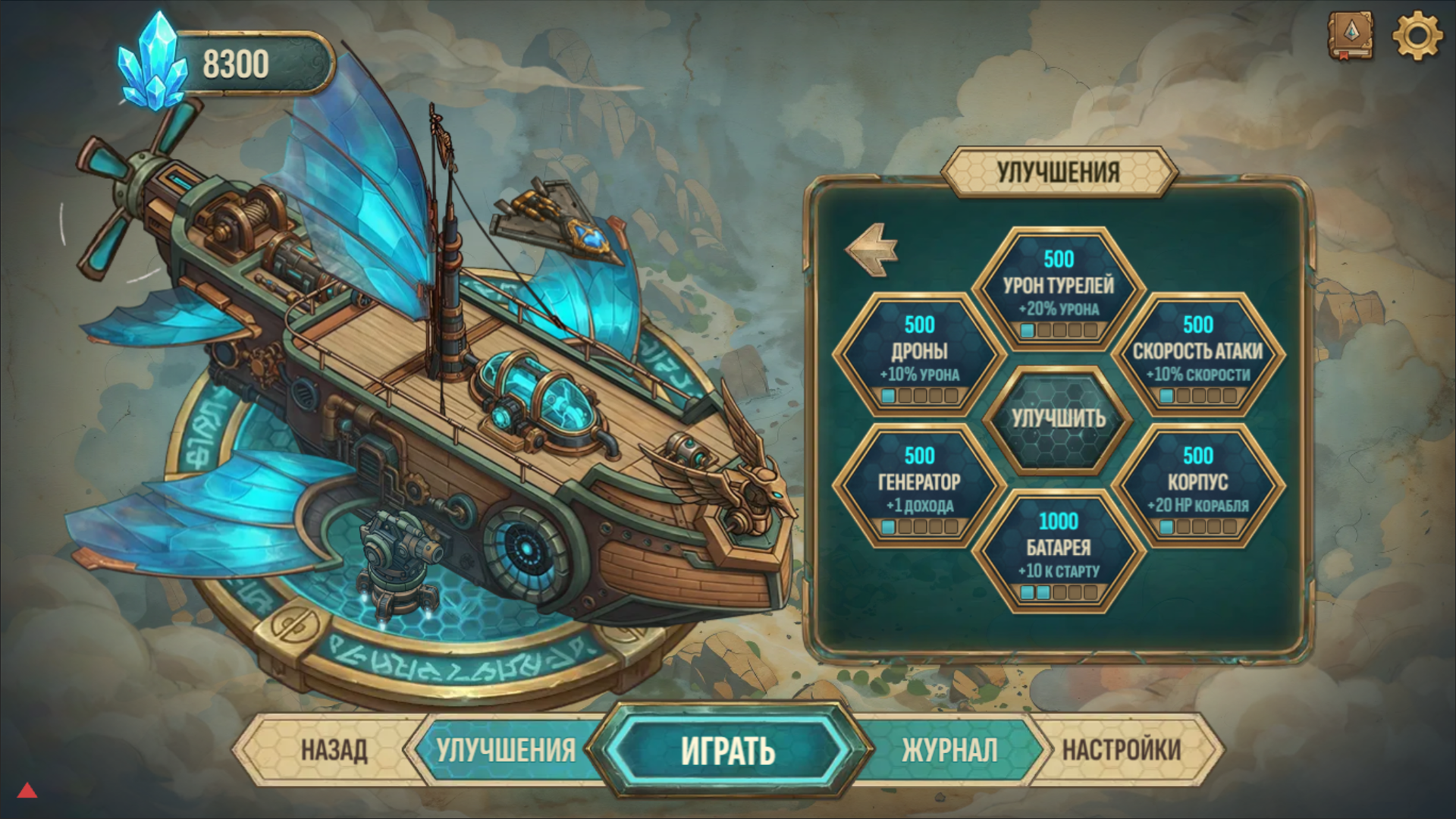The width and height of the screenshot is (1456, 819).
Task: Select the Дроны upgrade hexagon
Action: 918,353
